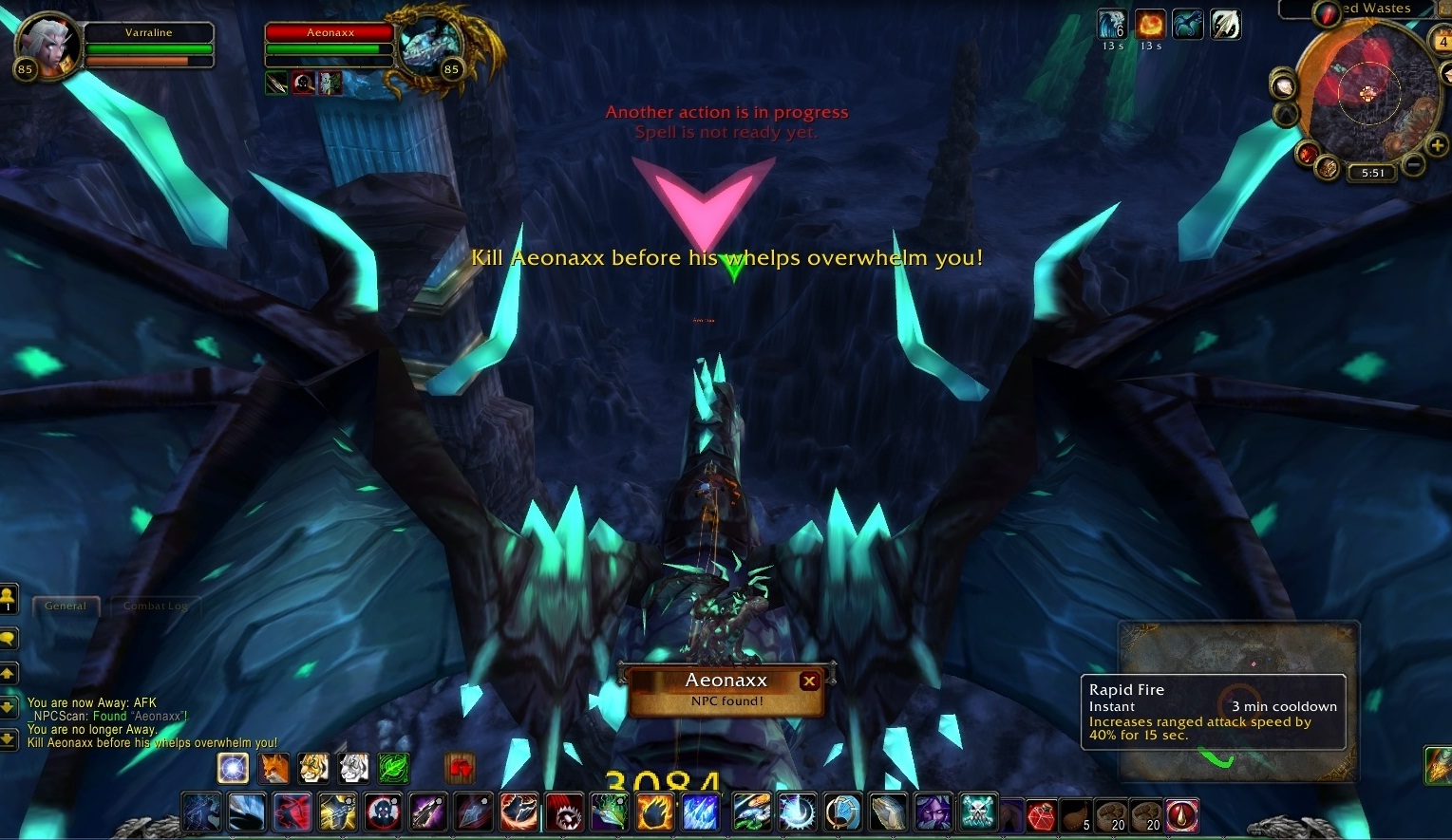The width and height of the screenshot is (1452, 840).
Task: Click the social contacts icon beside the chat frame
Action: 9,596
